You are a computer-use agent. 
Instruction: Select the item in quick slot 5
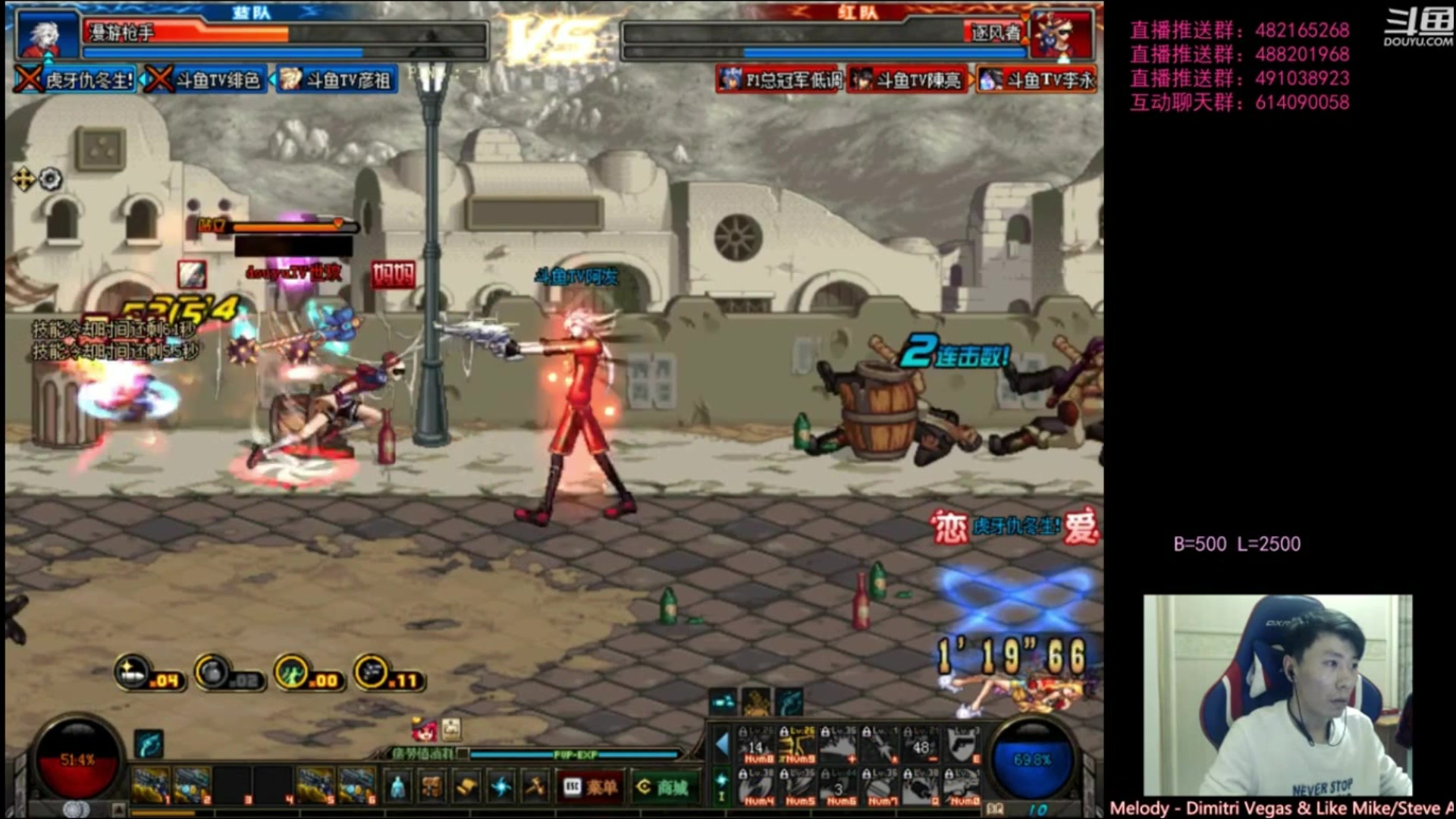coord(315,785)
